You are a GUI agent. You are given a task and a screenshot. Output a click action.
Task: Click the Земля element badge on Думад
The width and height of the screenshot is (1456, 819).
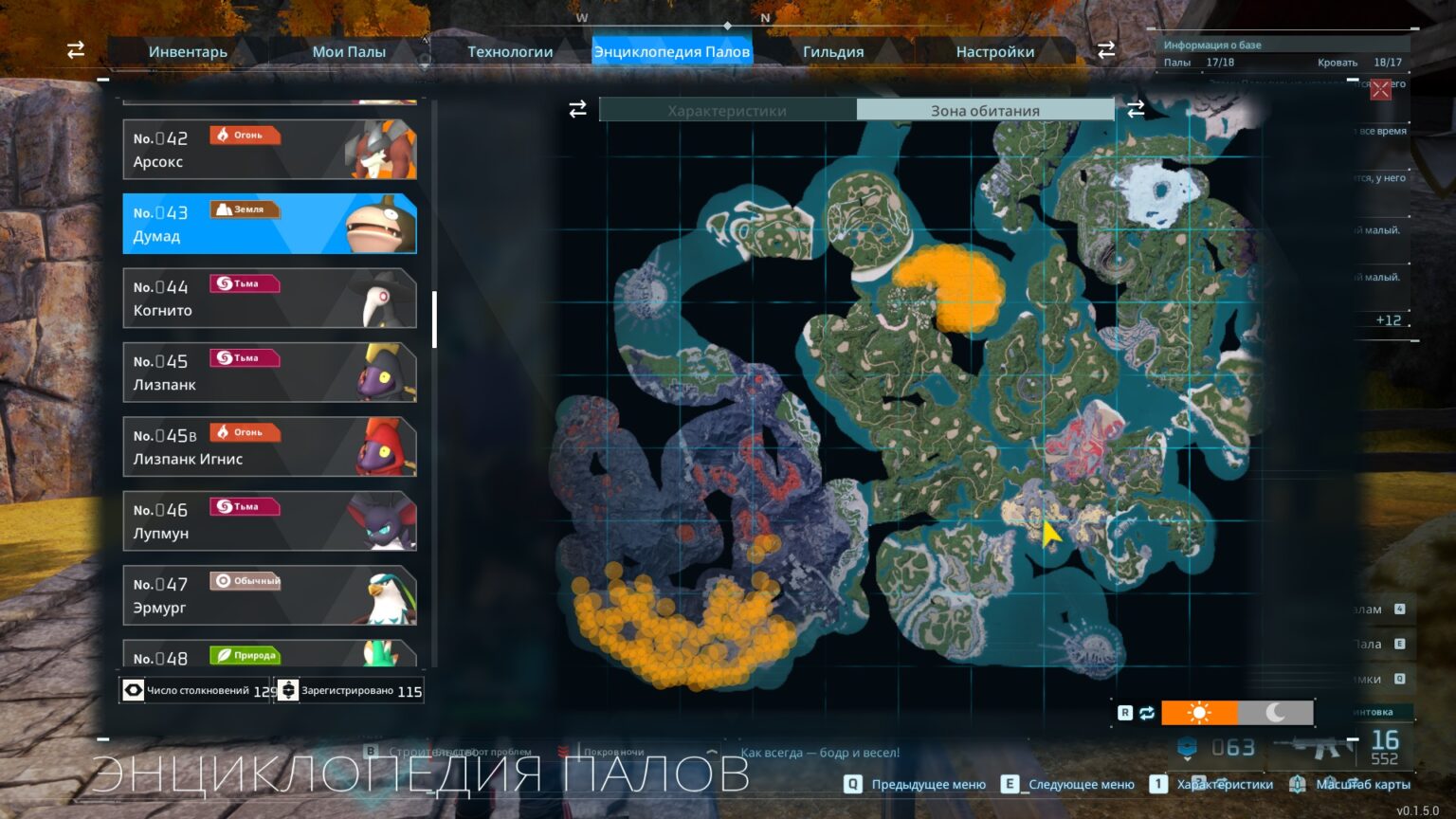pyautogui.click(x=245, y=209)
